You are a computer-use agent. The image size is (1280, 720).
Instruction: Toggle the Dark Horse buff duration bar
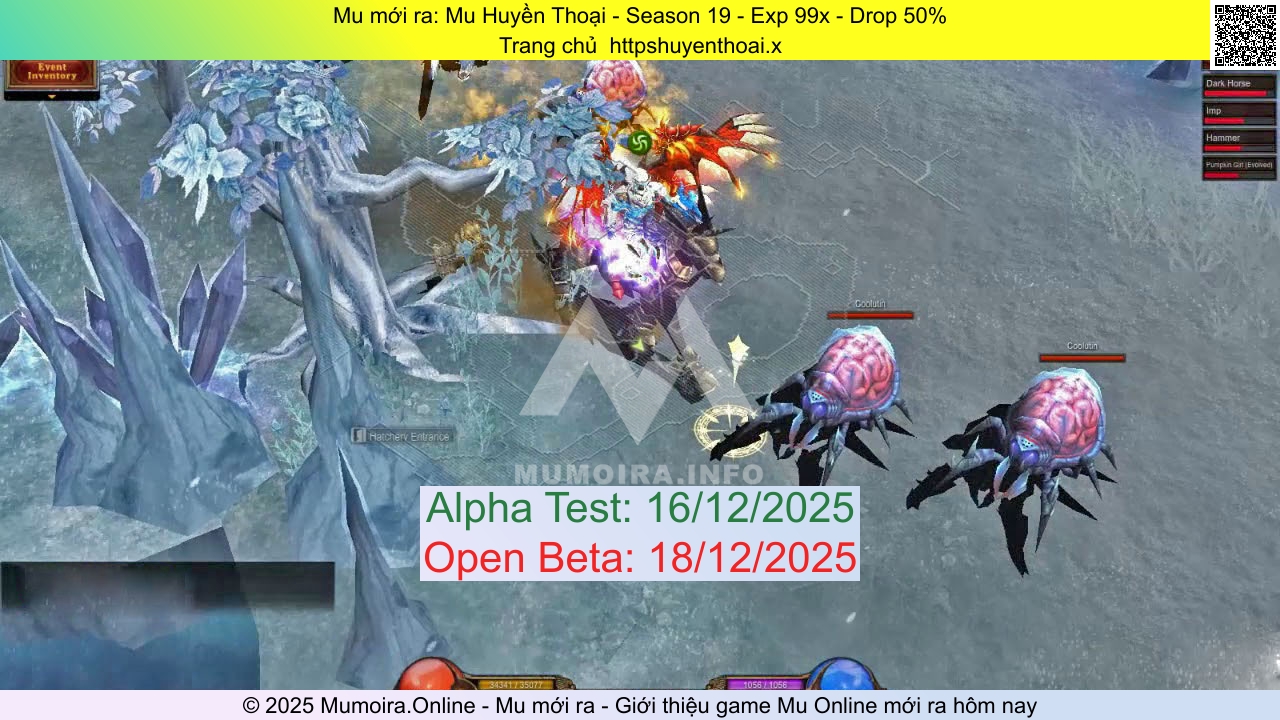pyautogui.click(x=1235, y=92)
